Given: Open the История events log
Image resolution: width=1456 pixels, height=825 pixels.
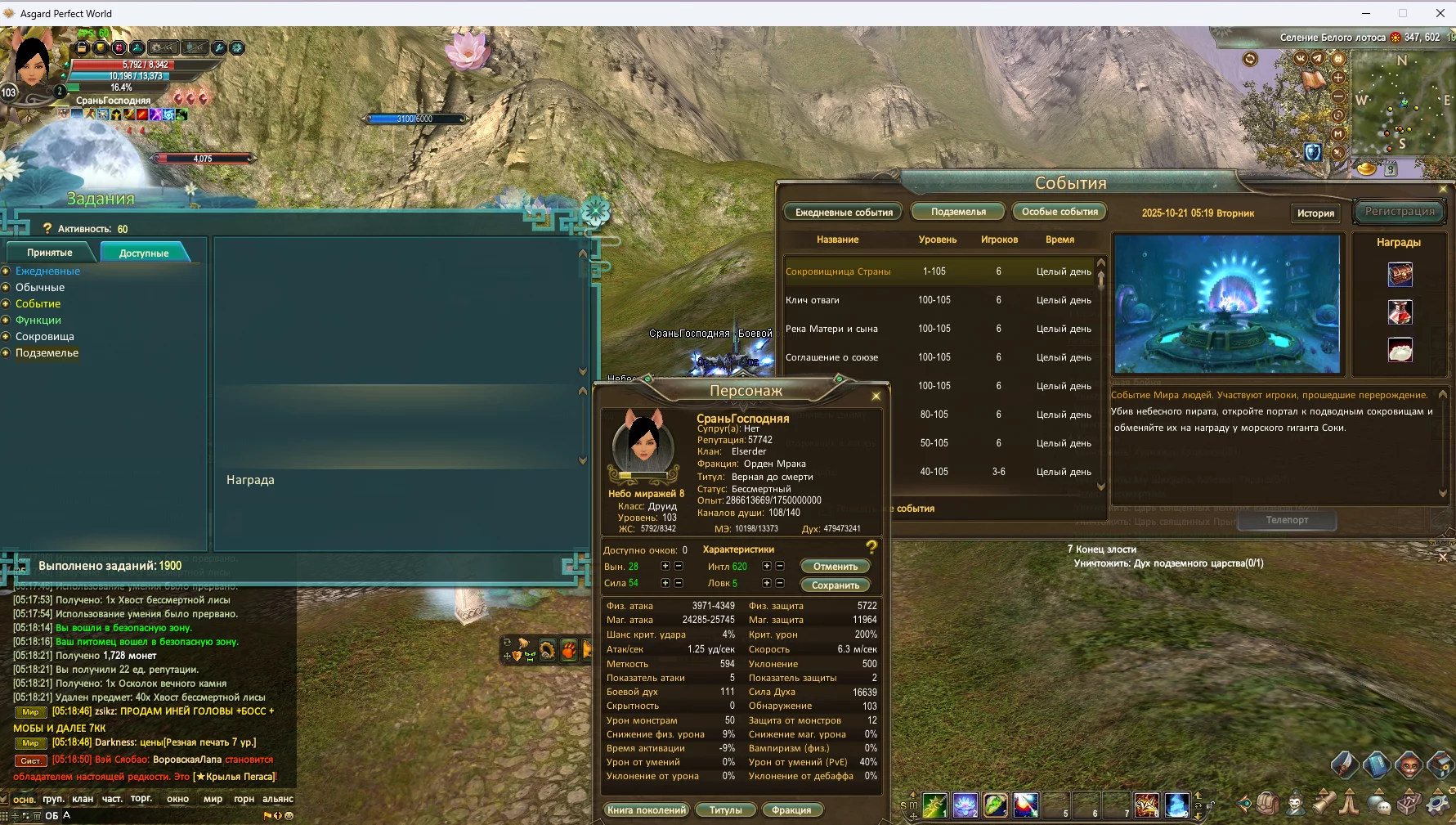Looking at the screenshot, I should tap(1315, 213).
